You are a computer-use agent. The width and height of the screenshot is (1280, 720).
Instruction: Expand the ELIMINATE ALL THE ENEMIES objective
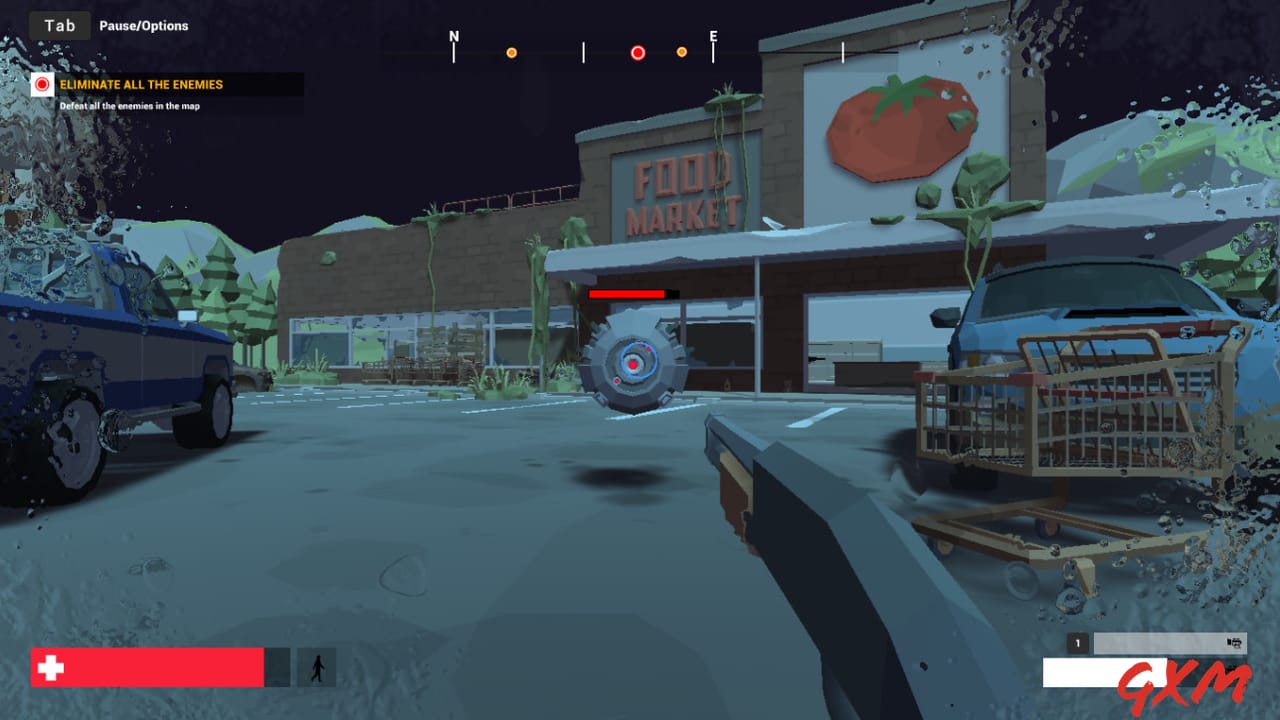pos(140,85)
